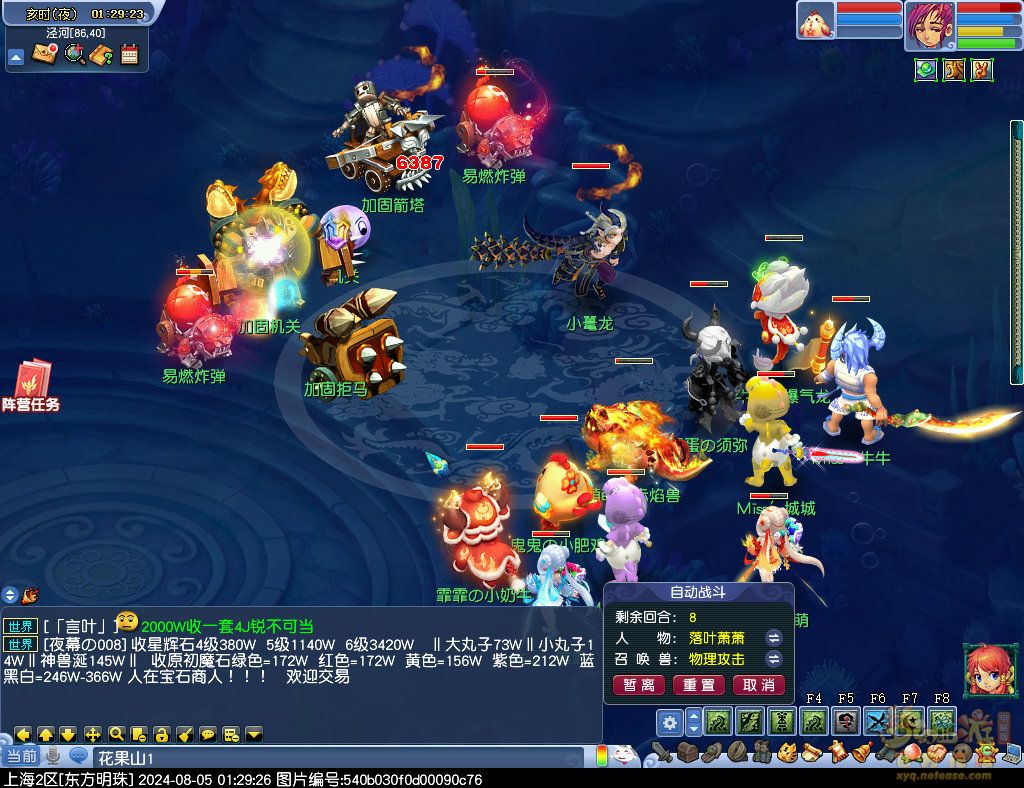Viewport: 1024px width, 788px height.
Task: Open the world map magnifier icon
Action: [x=73, y=54]
